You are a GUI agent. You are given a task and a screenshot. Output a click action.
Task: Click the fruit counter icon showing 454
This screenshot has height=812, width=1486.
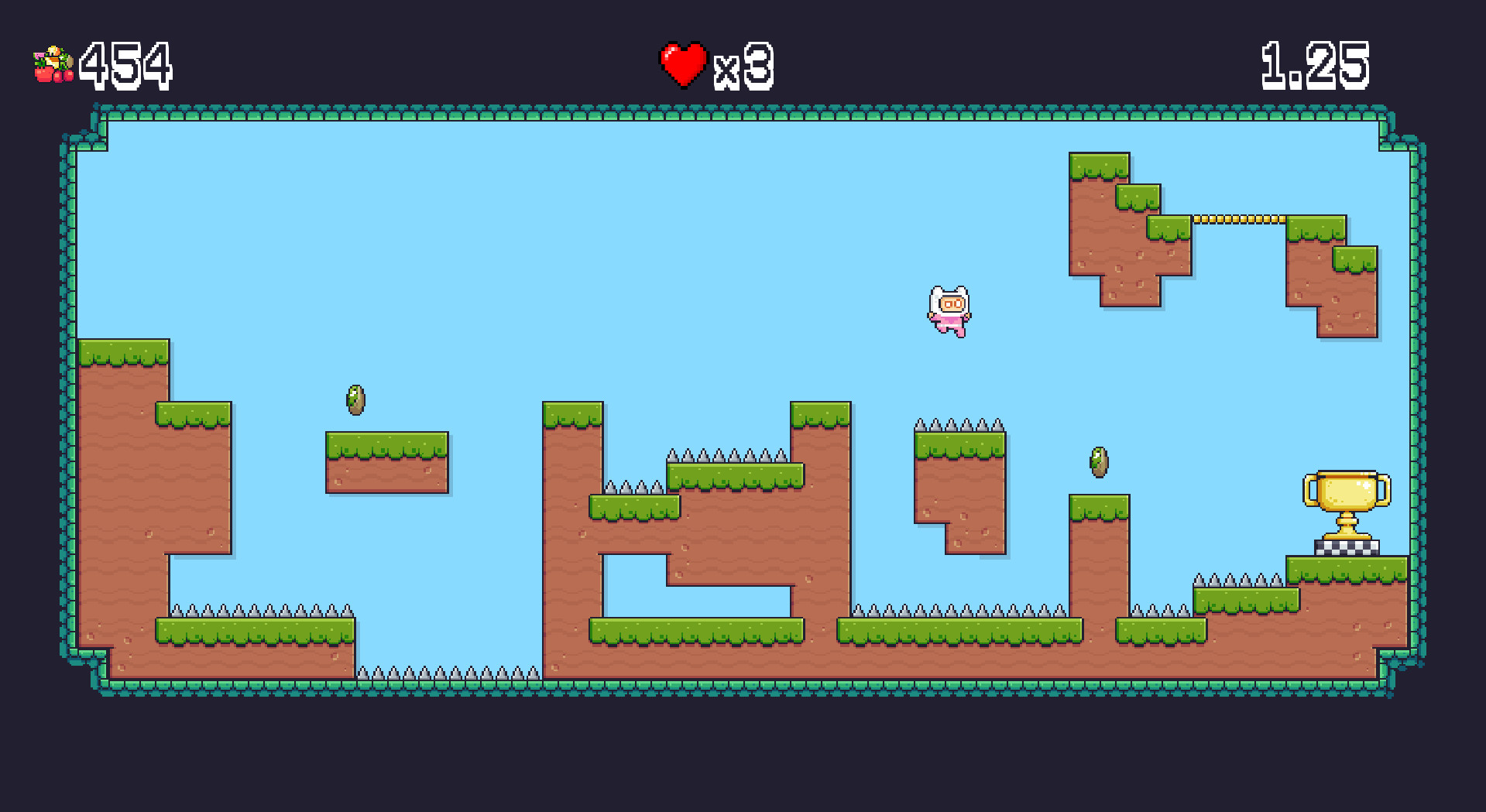coord(53,63)
